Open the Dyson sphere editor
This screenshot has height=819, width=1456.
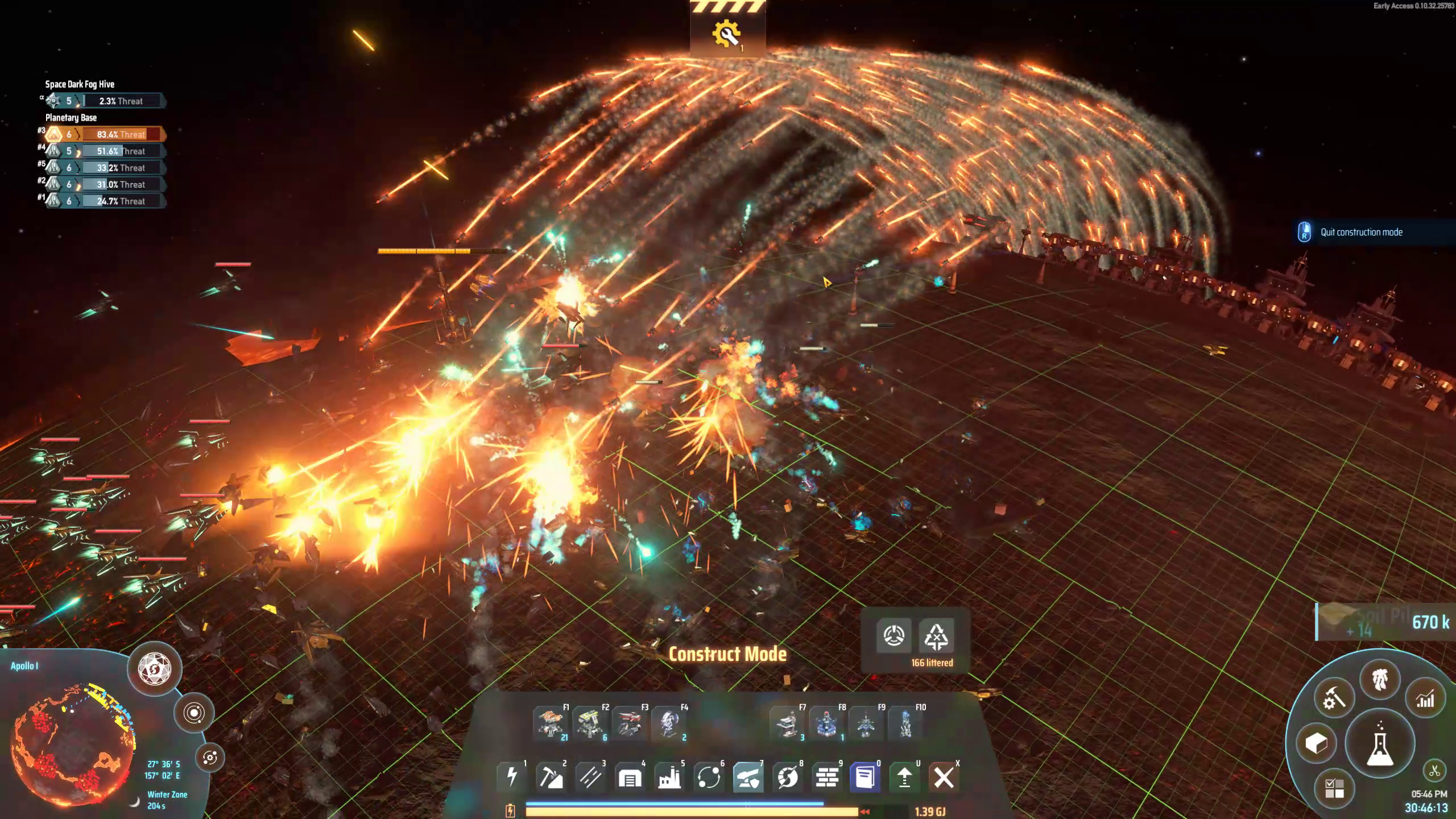pos(155,668)
